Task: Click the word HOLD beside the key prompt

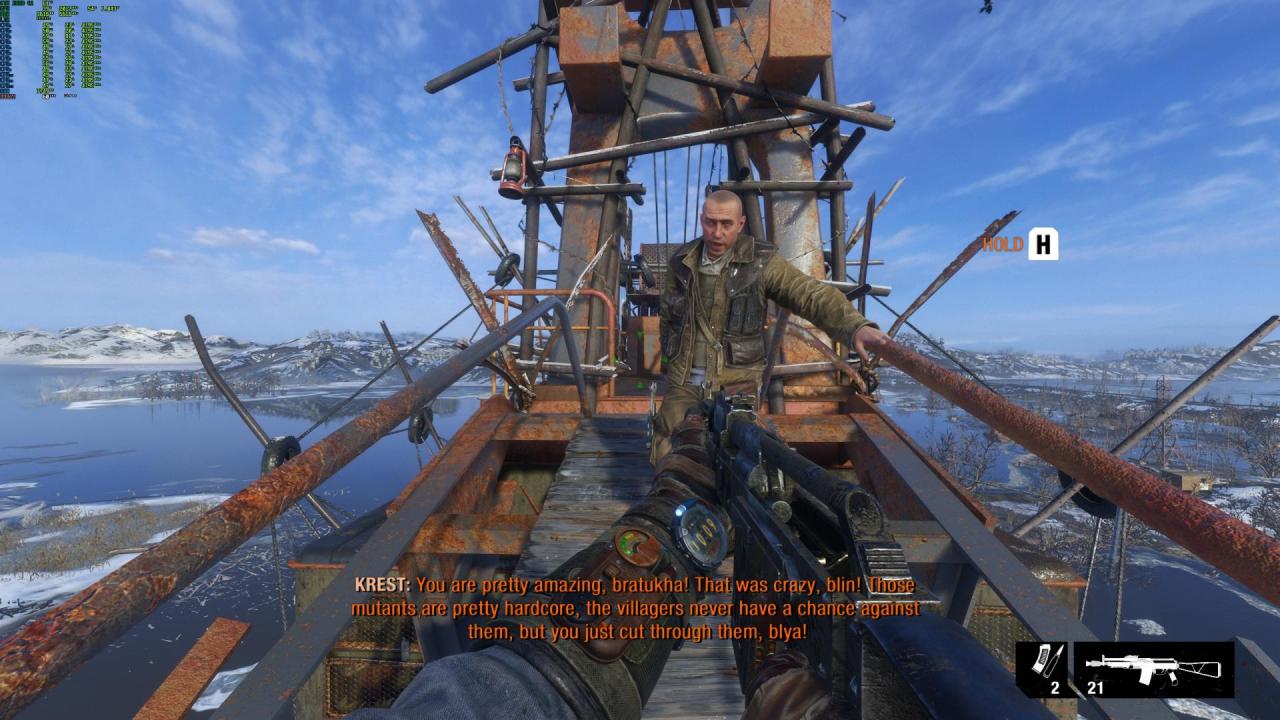Action: [x=1000, y=243]
